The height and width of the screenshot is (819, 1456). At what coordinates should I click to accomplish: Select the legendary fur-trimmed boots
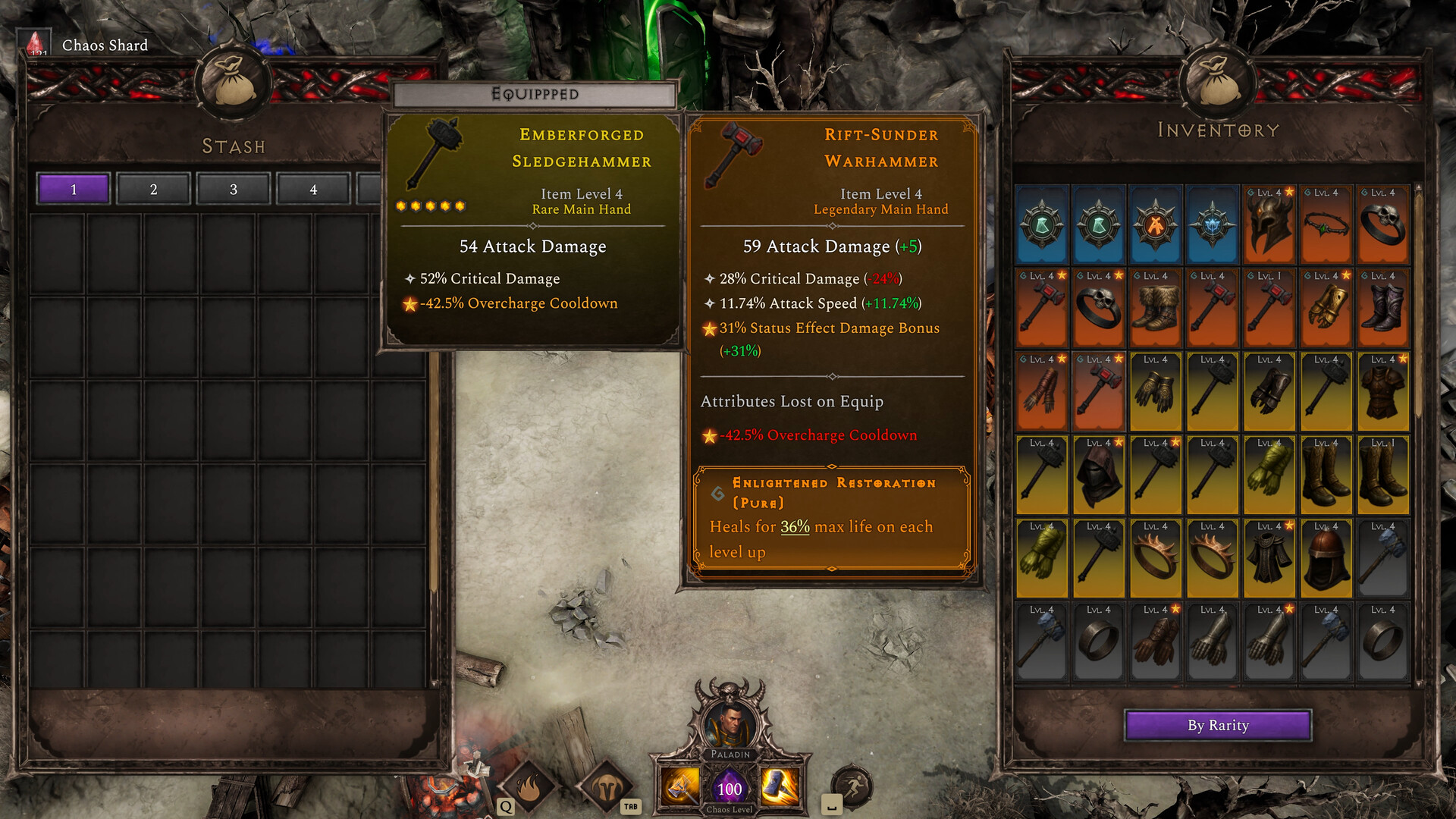click(1155, 309)
